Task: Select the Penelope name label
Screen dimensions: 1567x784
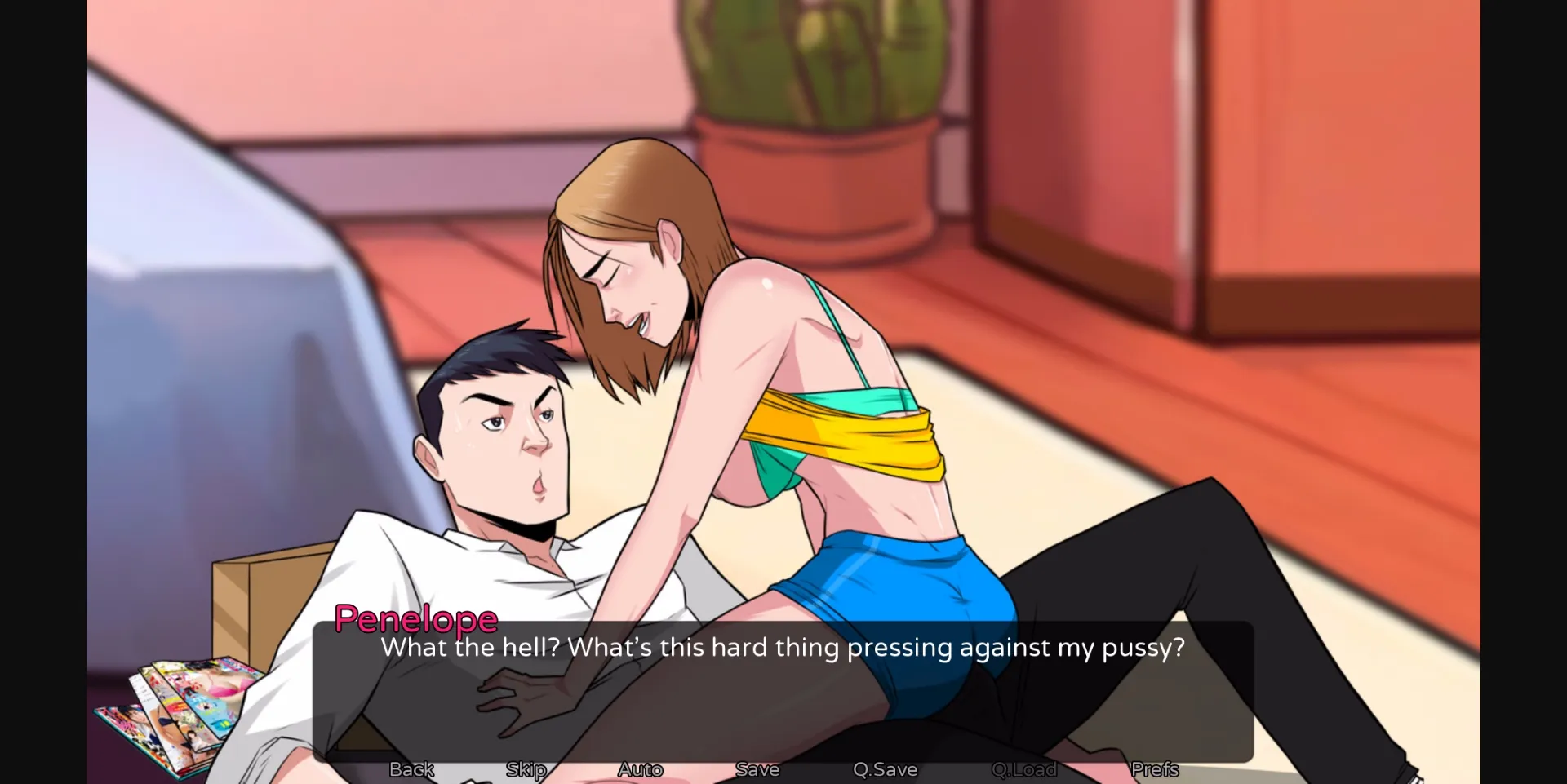Action: click(416, 619)
